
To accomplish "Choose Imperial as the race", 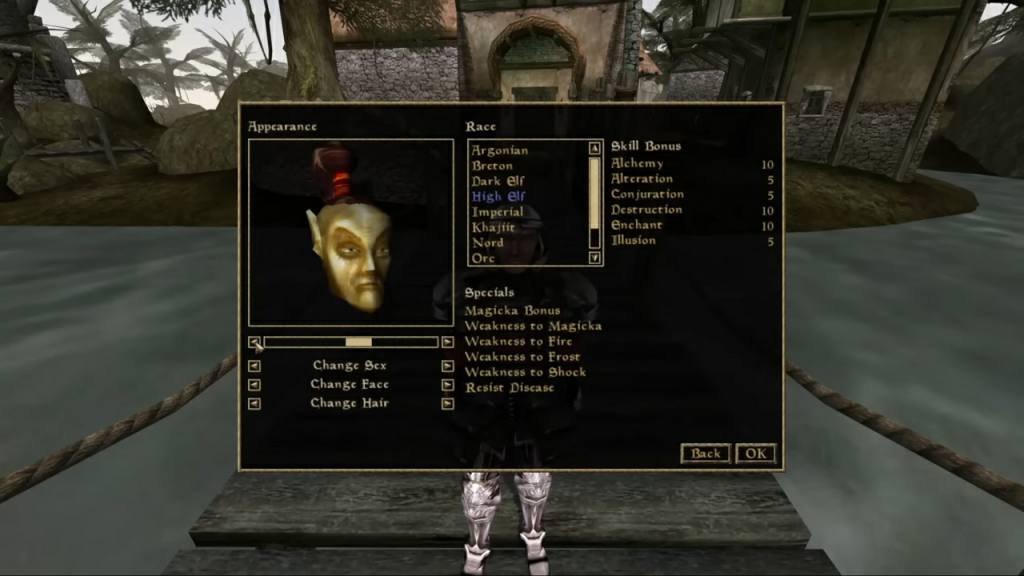I will tap(498, 212).
